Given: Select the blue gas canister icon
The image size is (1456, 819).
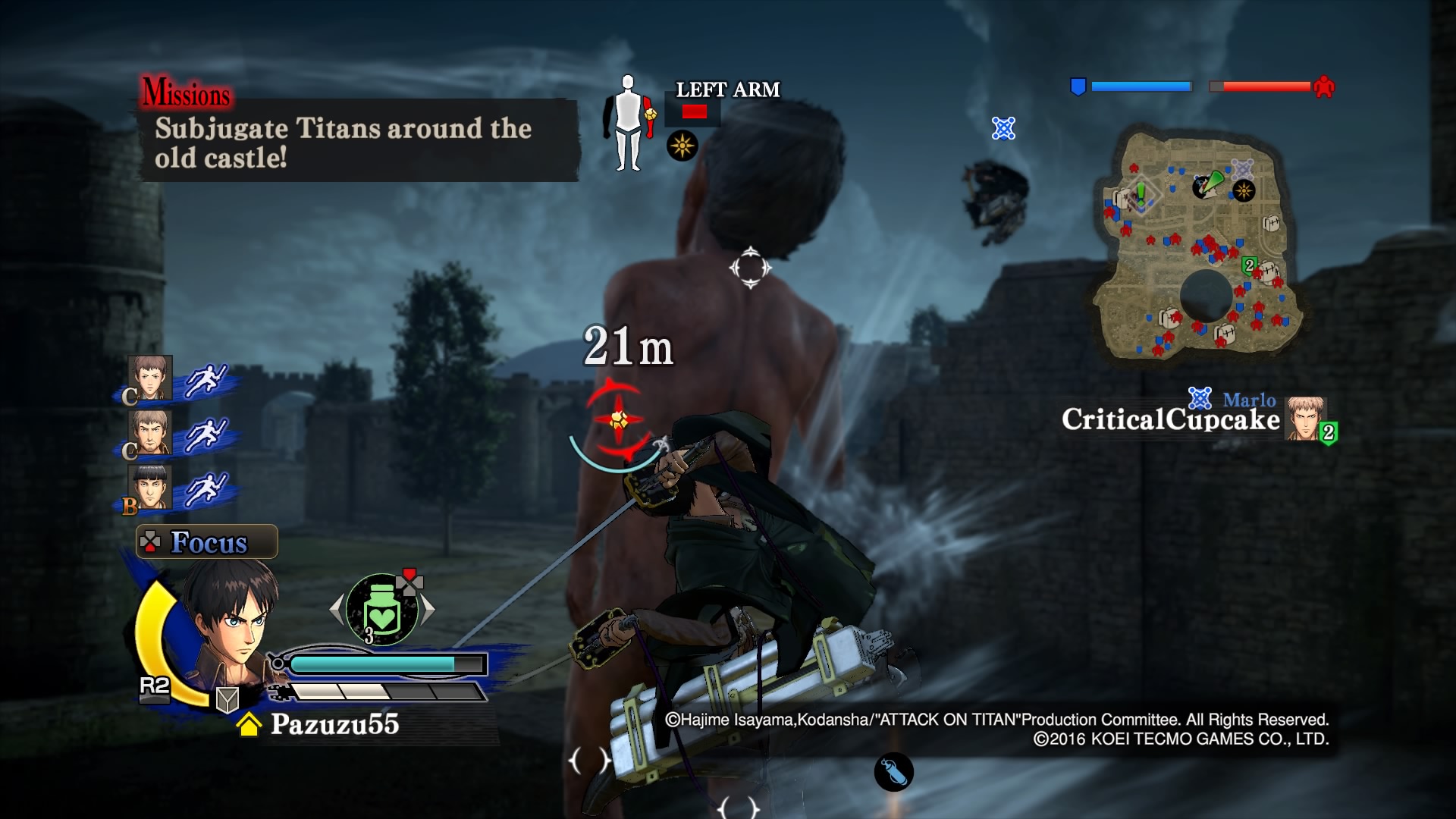Looking at the screenshot, I should tap(893, 772).
